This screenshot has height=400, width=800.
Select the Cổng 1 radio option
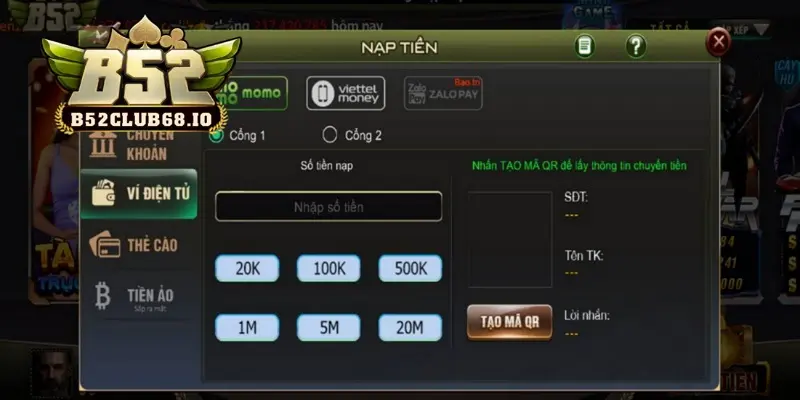[x=217, y=134]
